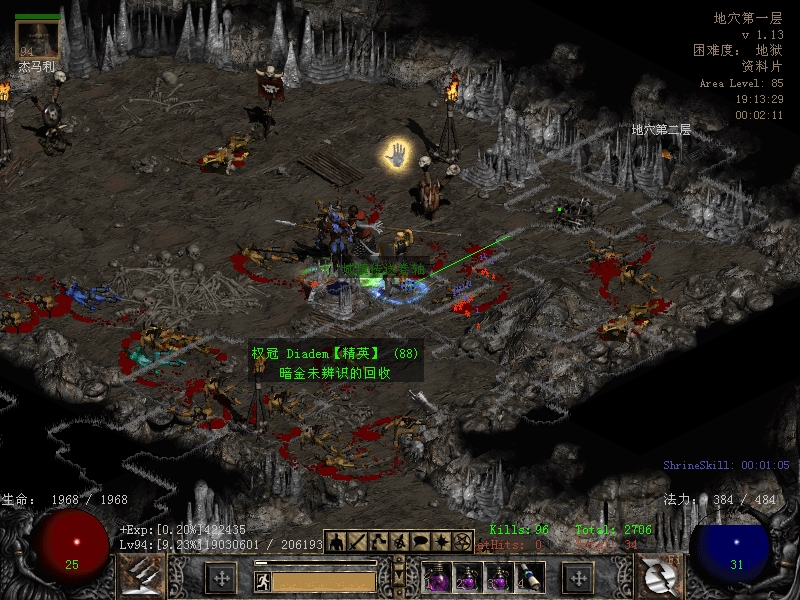Open the character screen silhouette icon
Viewport: 800px width, 600px height.
pos(335,541)
